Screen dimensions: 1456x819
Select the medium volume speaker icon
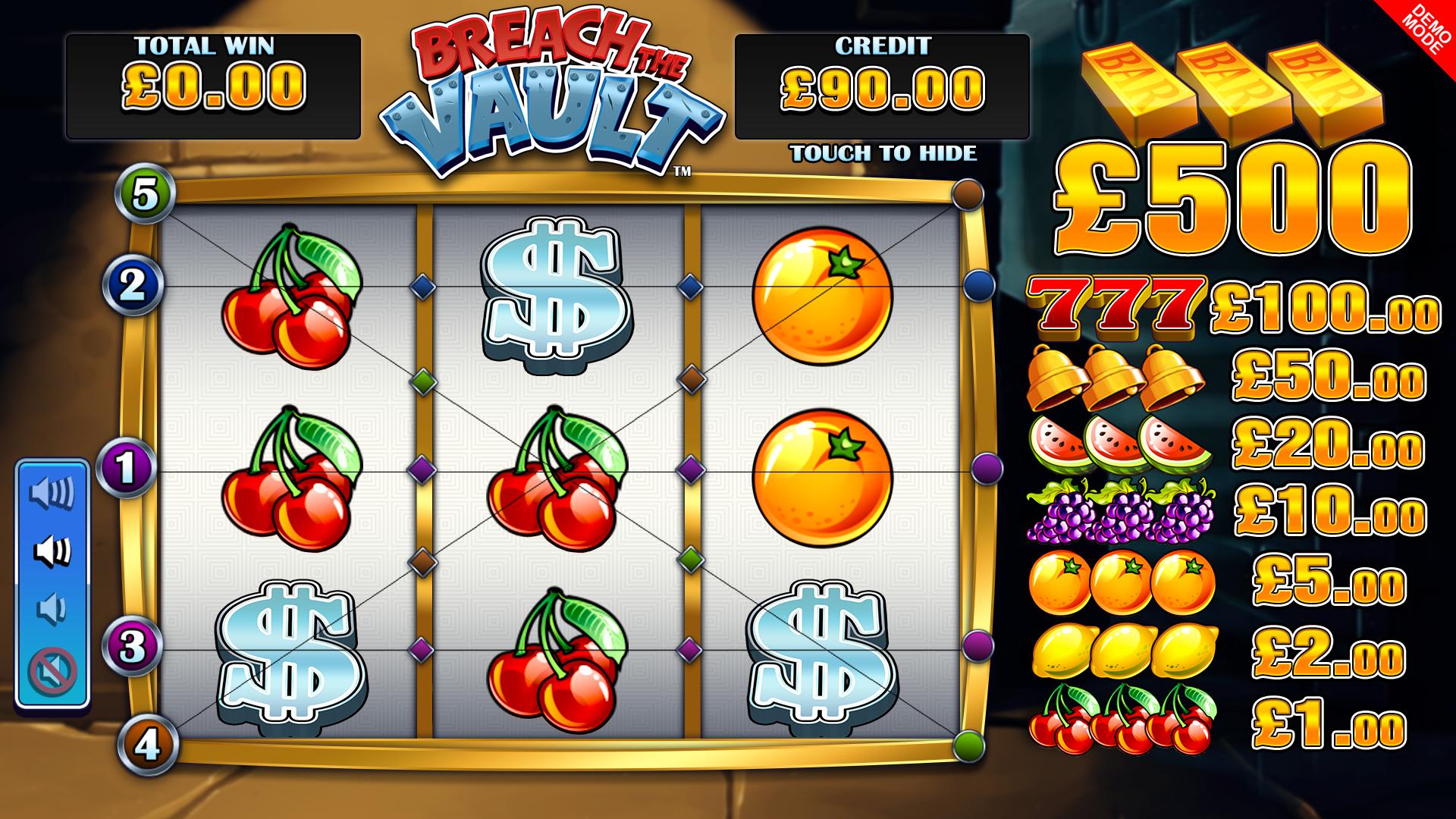(52, 551)
